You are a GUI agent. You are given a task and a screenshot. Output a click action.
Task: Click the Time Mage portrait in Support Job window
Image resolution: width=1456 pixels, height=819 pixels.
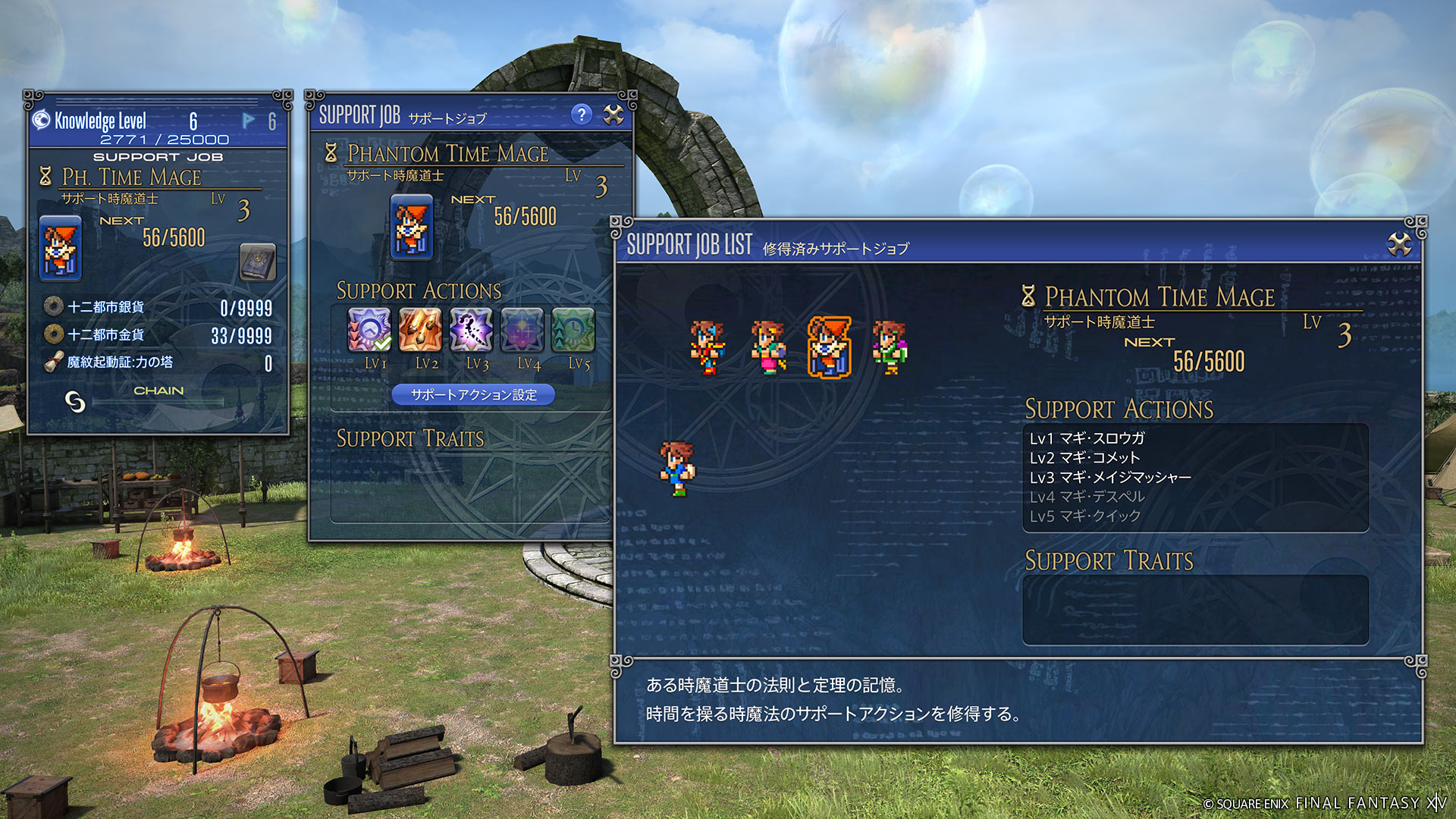click(411, 227)
